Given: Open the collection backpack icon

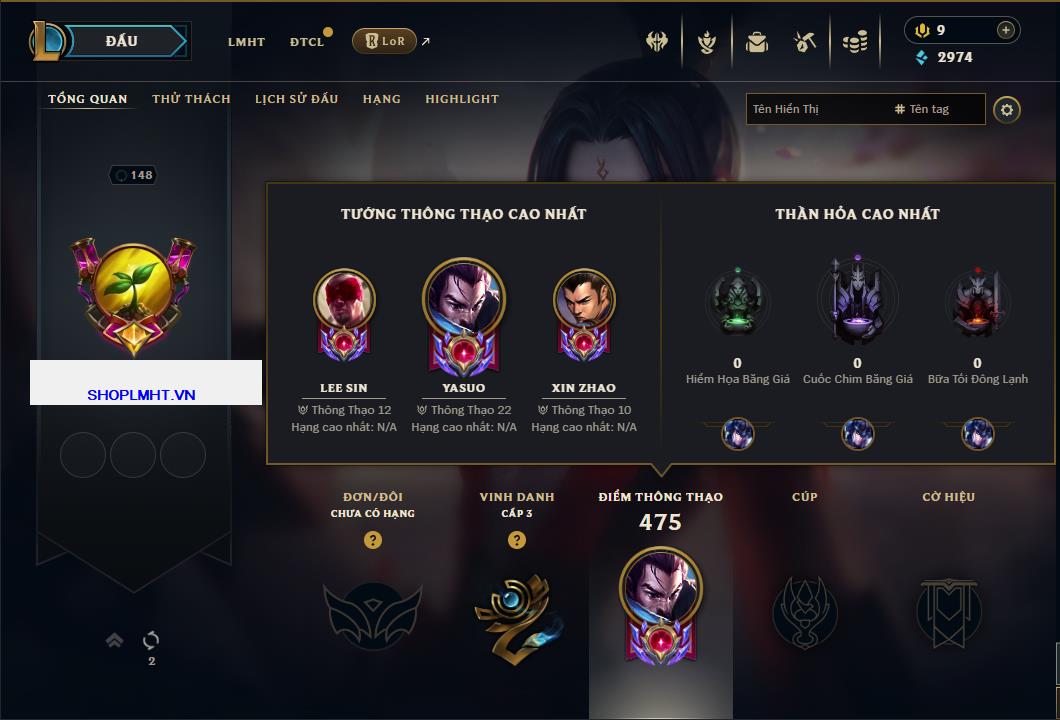Looking at the screenshot, I should [x=756, y=42].
